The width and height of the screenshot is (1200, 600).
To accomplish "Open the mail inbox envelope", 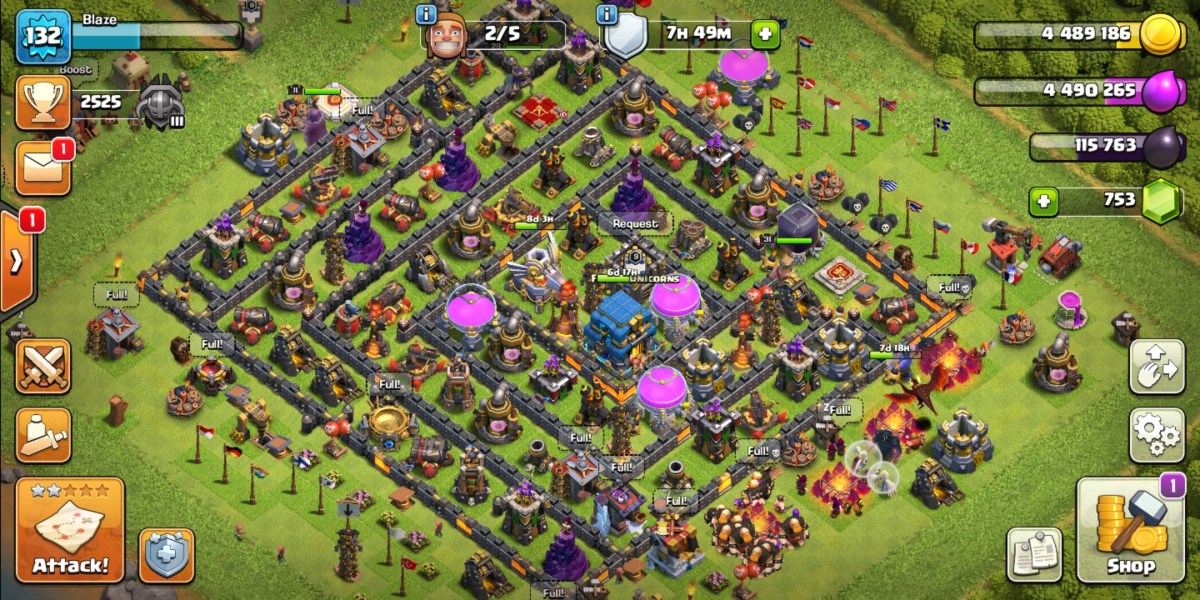I will click(x=43, y=168).
